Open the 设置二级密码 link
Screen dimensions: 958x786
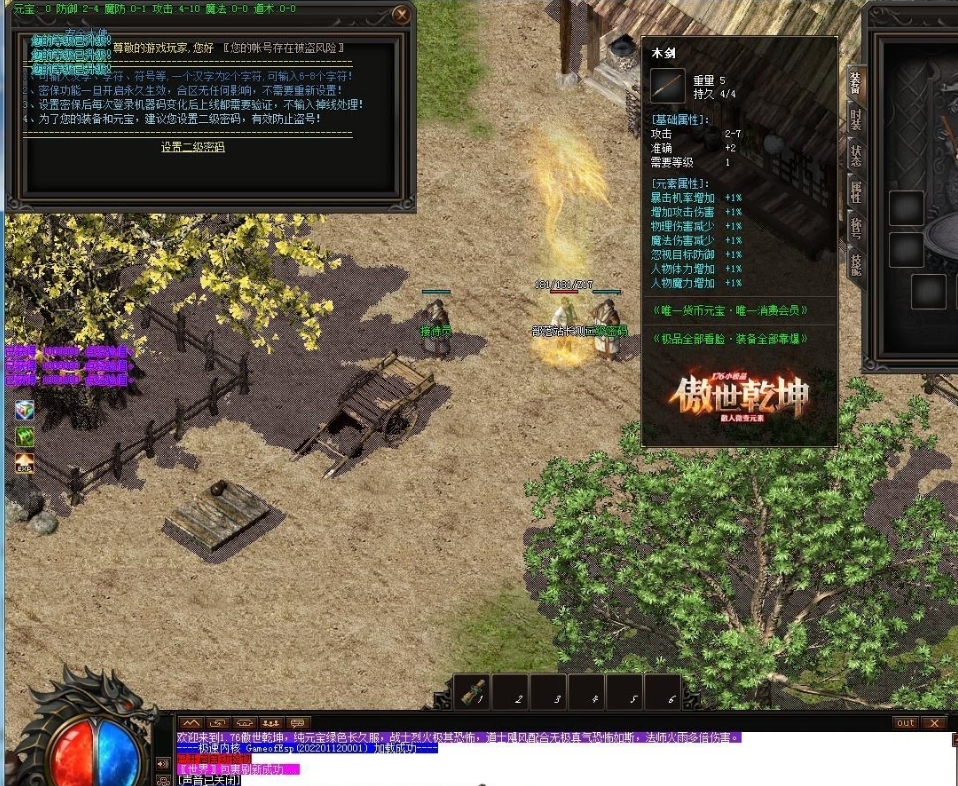pos(193,147)
